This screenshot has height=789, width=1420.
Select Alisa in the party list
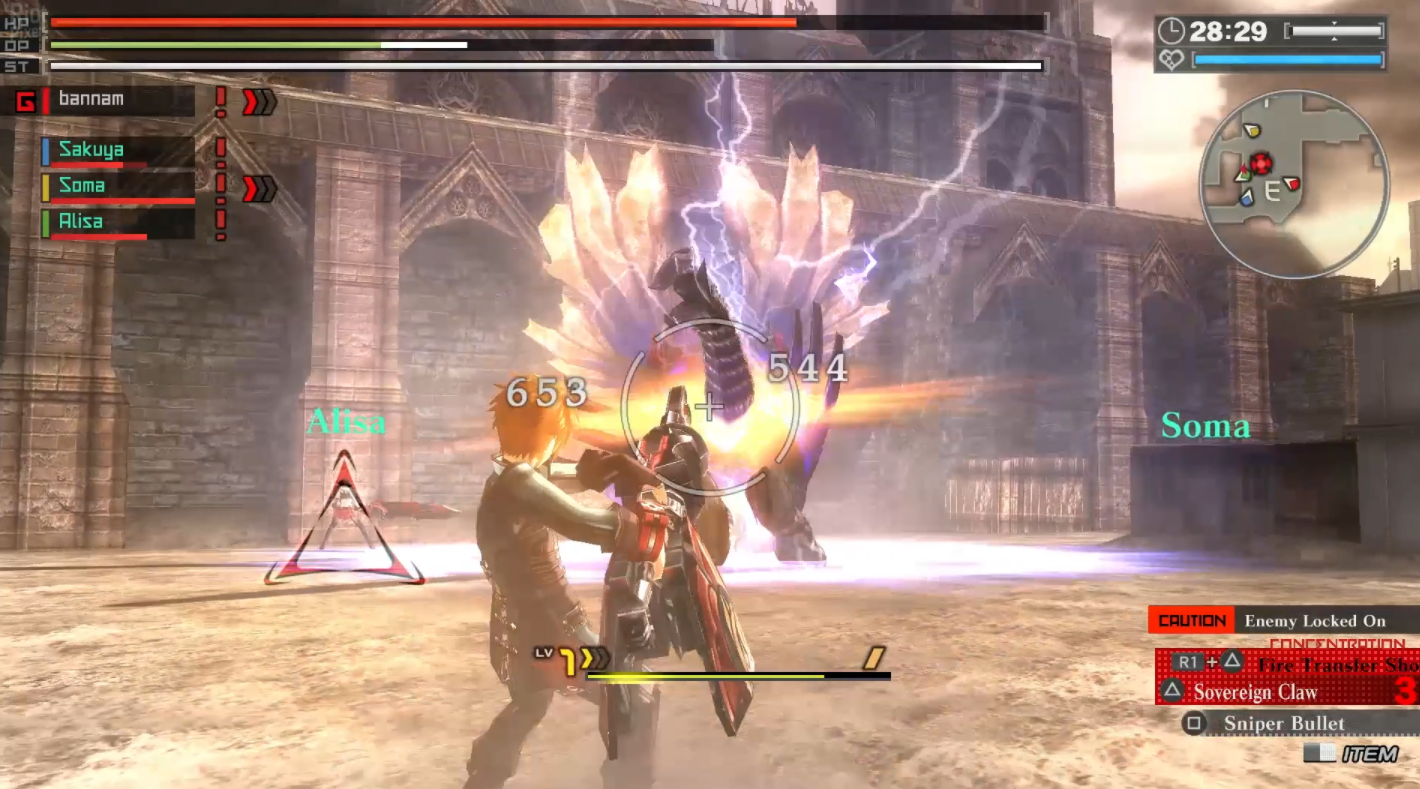tap(82, 222)
